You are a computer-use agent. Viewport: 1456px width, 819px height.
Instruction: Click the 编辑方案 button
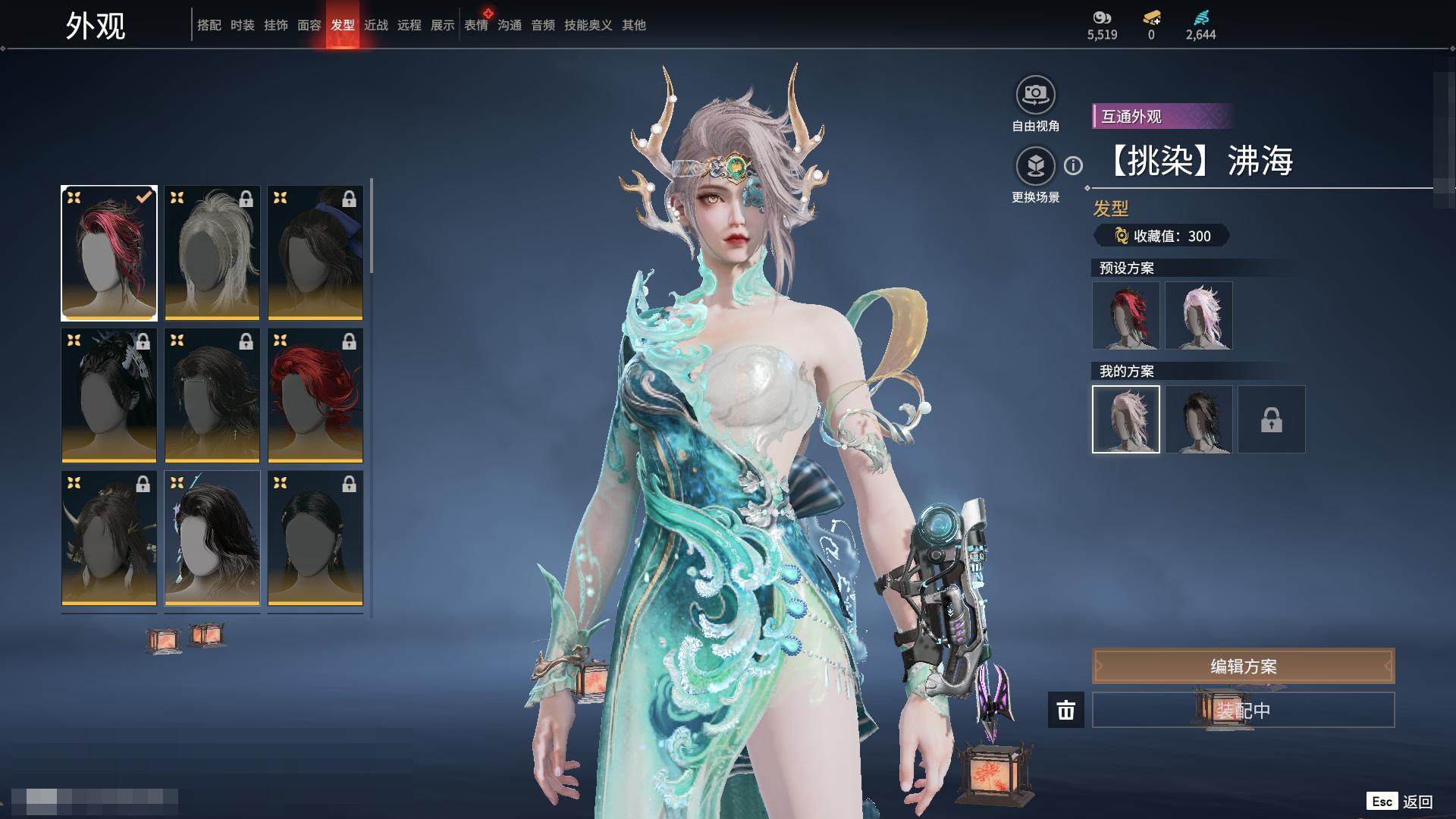pos(1243,666)
